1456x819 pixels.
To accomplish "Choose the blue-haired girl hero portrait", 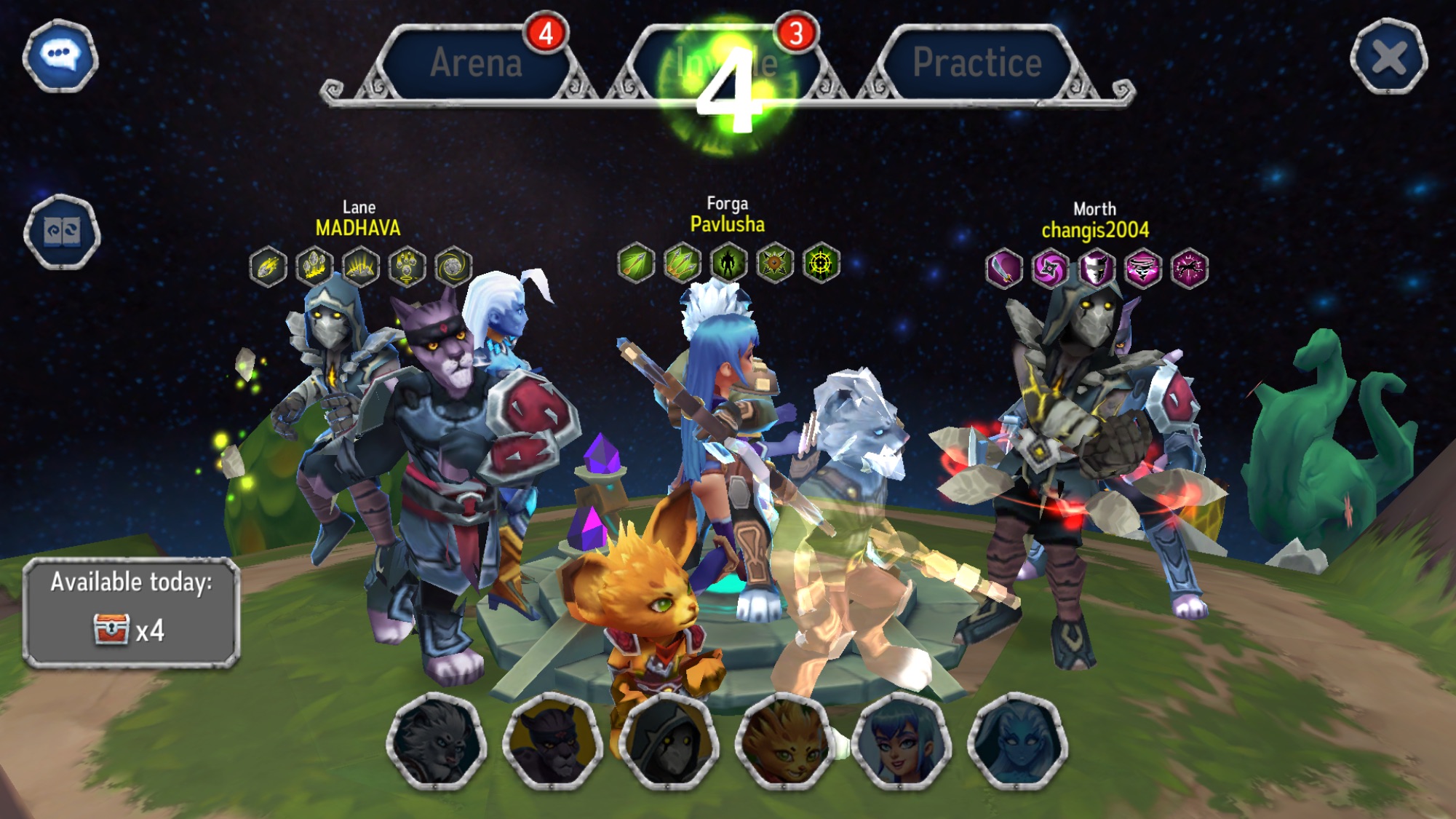I will pyautogui.click(x=901, y=743).
